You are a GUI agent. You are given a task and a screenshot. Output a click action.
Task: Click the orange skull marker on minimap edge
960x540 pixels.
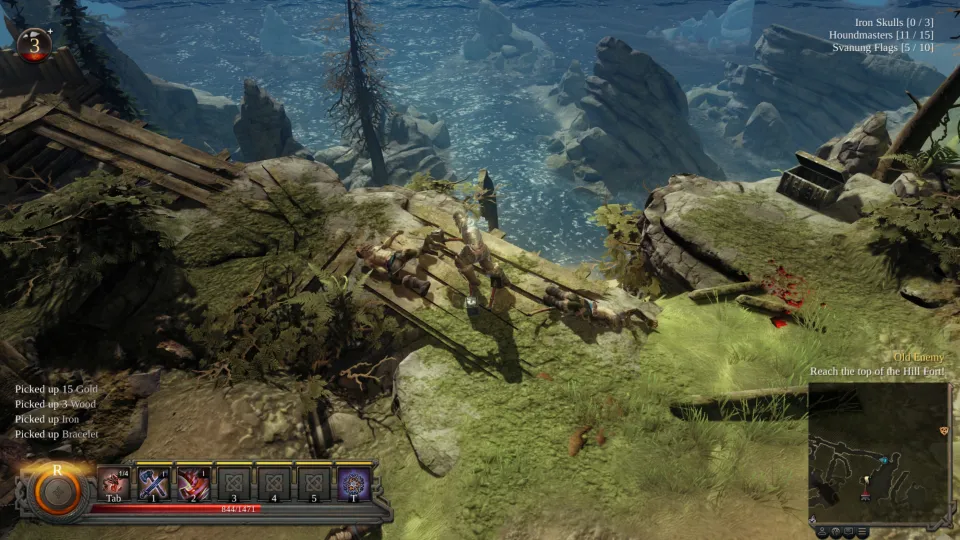943,430
